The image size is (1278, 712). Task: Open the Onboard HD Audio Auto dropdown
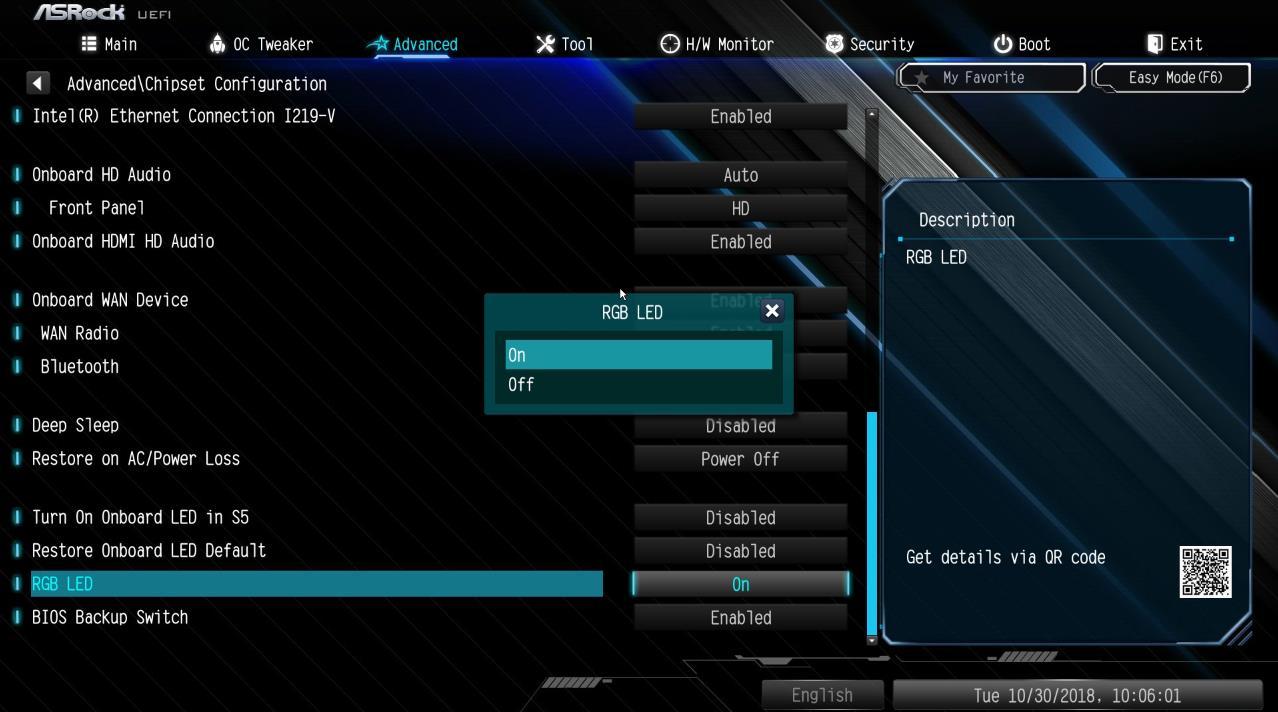(740, 175)
